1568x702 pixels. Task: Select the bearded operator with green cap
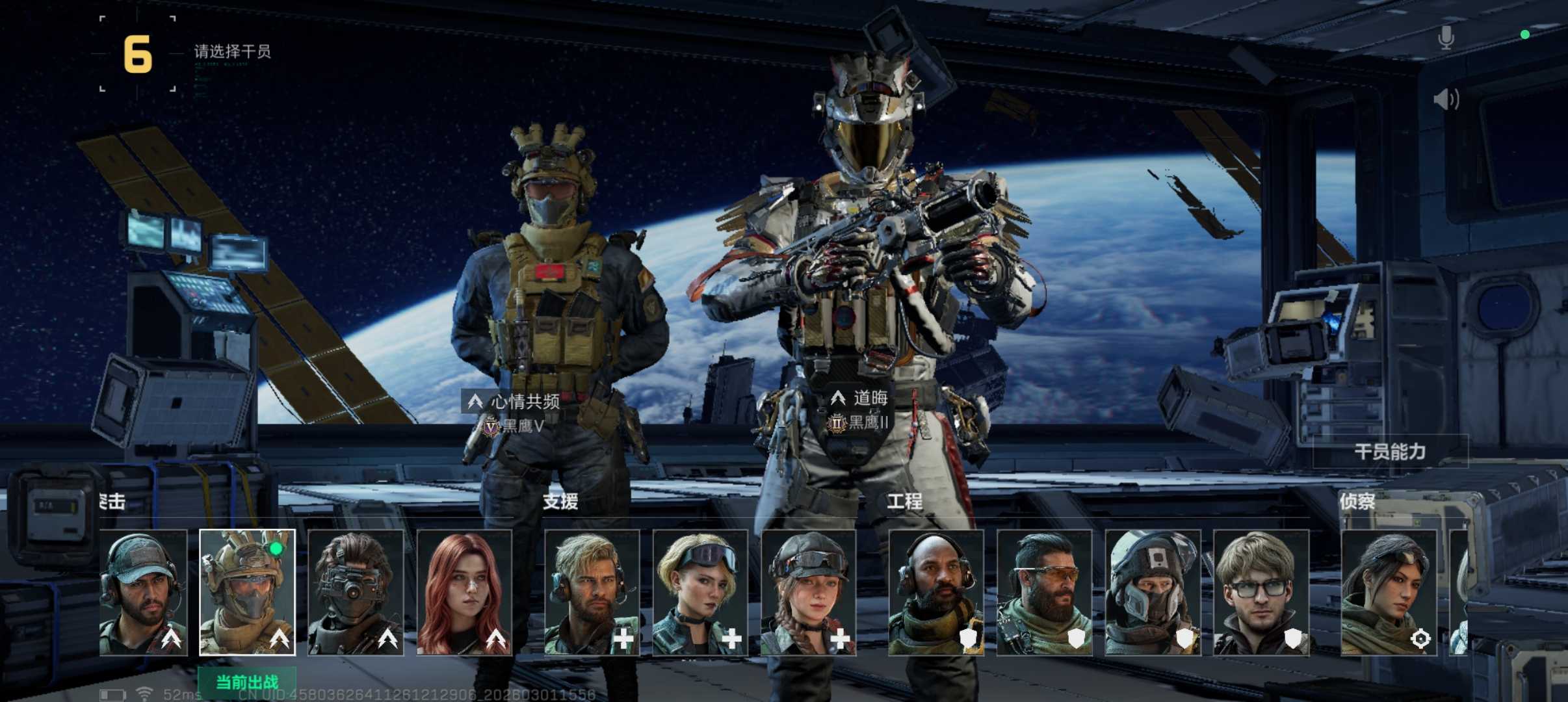(x=144, y=592)
